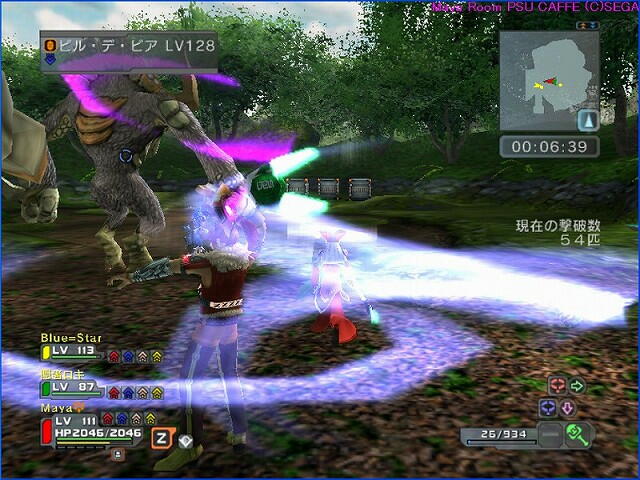Choose the pink down-arrow palette icon
The image size is (640, 480).
click(567, 408)
